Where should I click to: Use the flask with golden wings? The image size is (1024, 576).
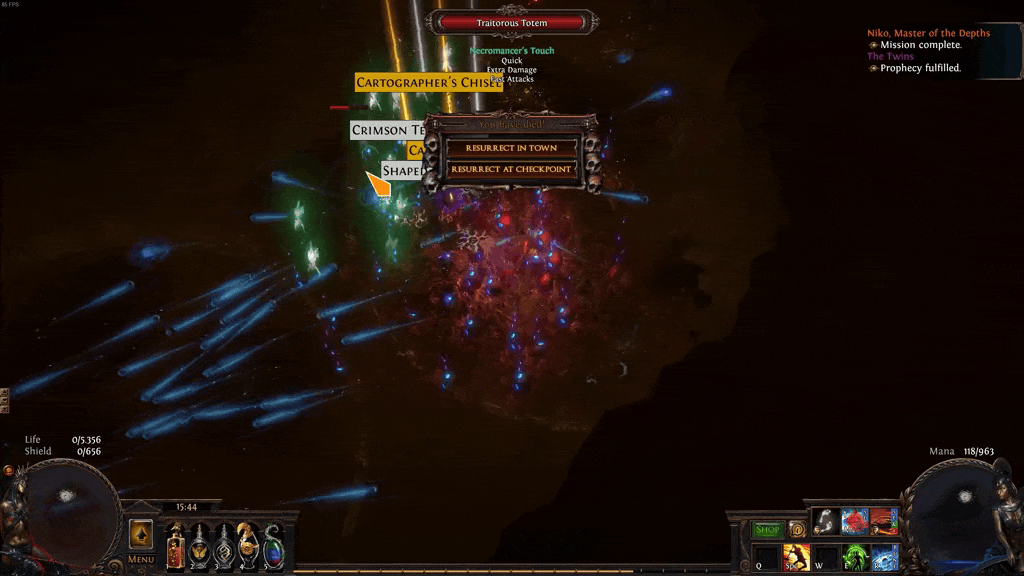(x=200, y=545)
